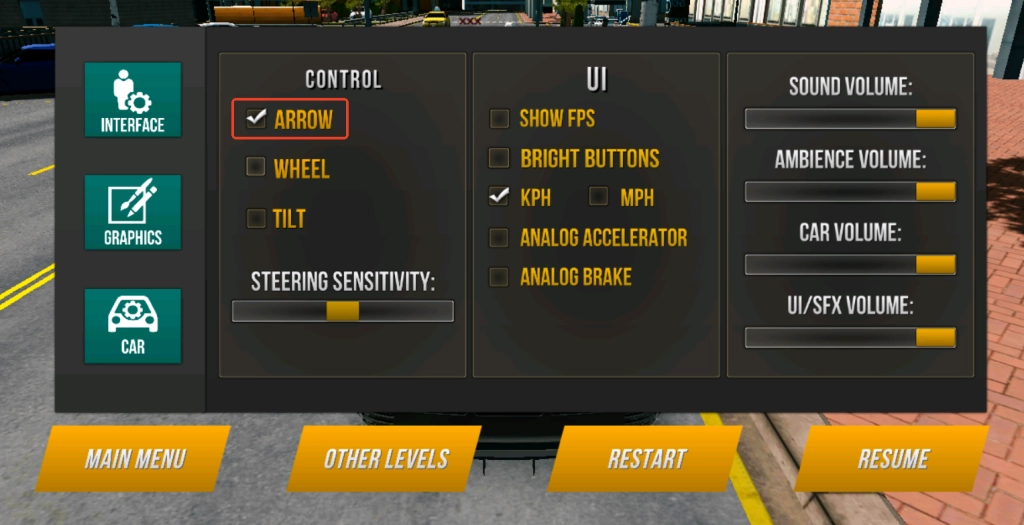Toggle the Arrow control checkbox
This screenshot has height=525, width=1024.
257,119
